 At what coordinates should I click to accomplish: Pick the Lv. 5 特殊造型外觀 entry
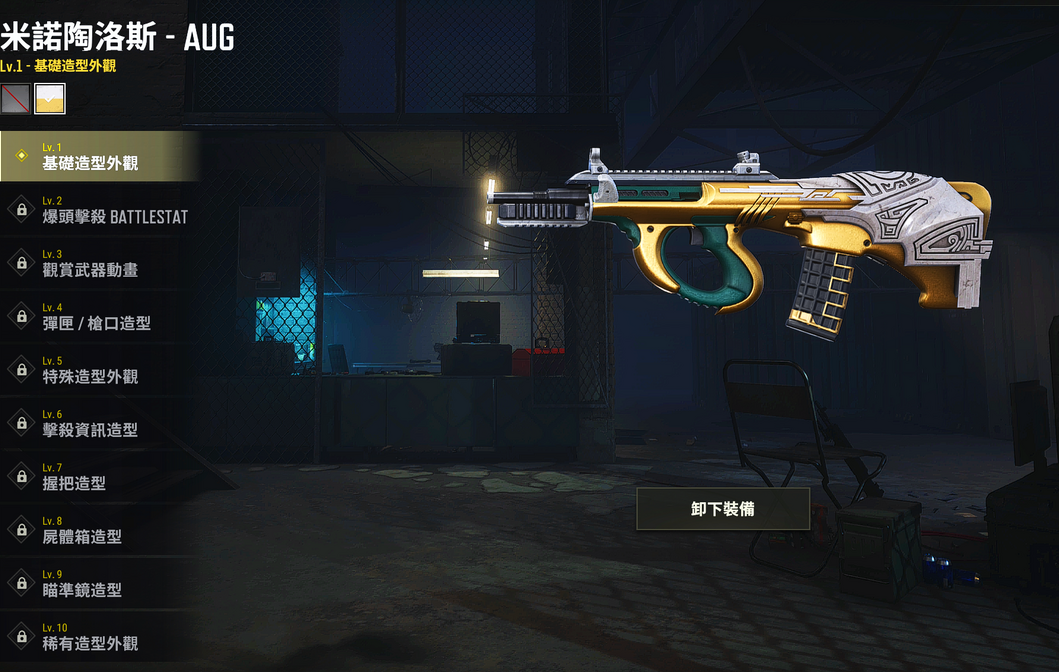tap(98, 370)
